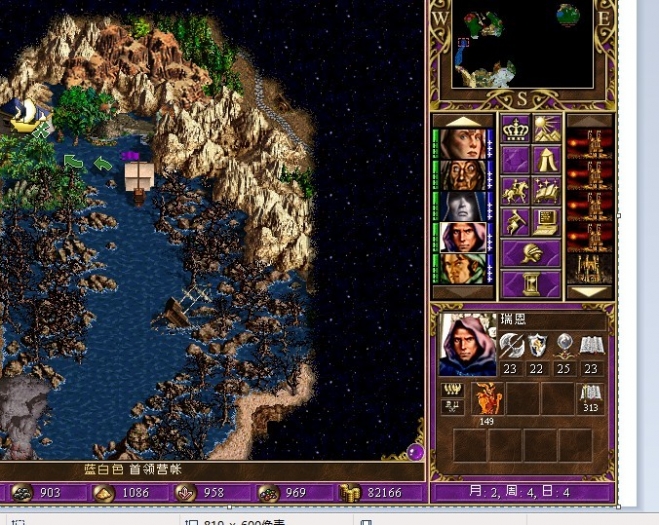Toggle surface/underground view with the sun-and-mountains button
The height and width of the screenshot is (525, 659).
[x=546, y=129]
